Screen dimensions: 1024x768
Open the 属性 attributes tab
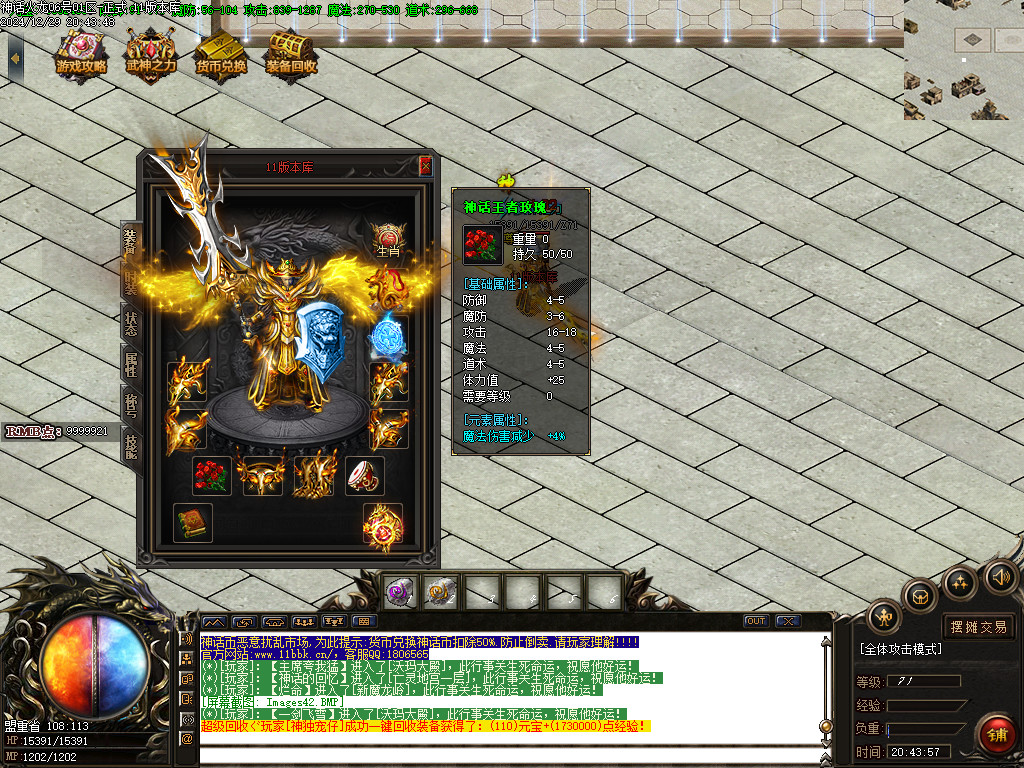(130, 363)
